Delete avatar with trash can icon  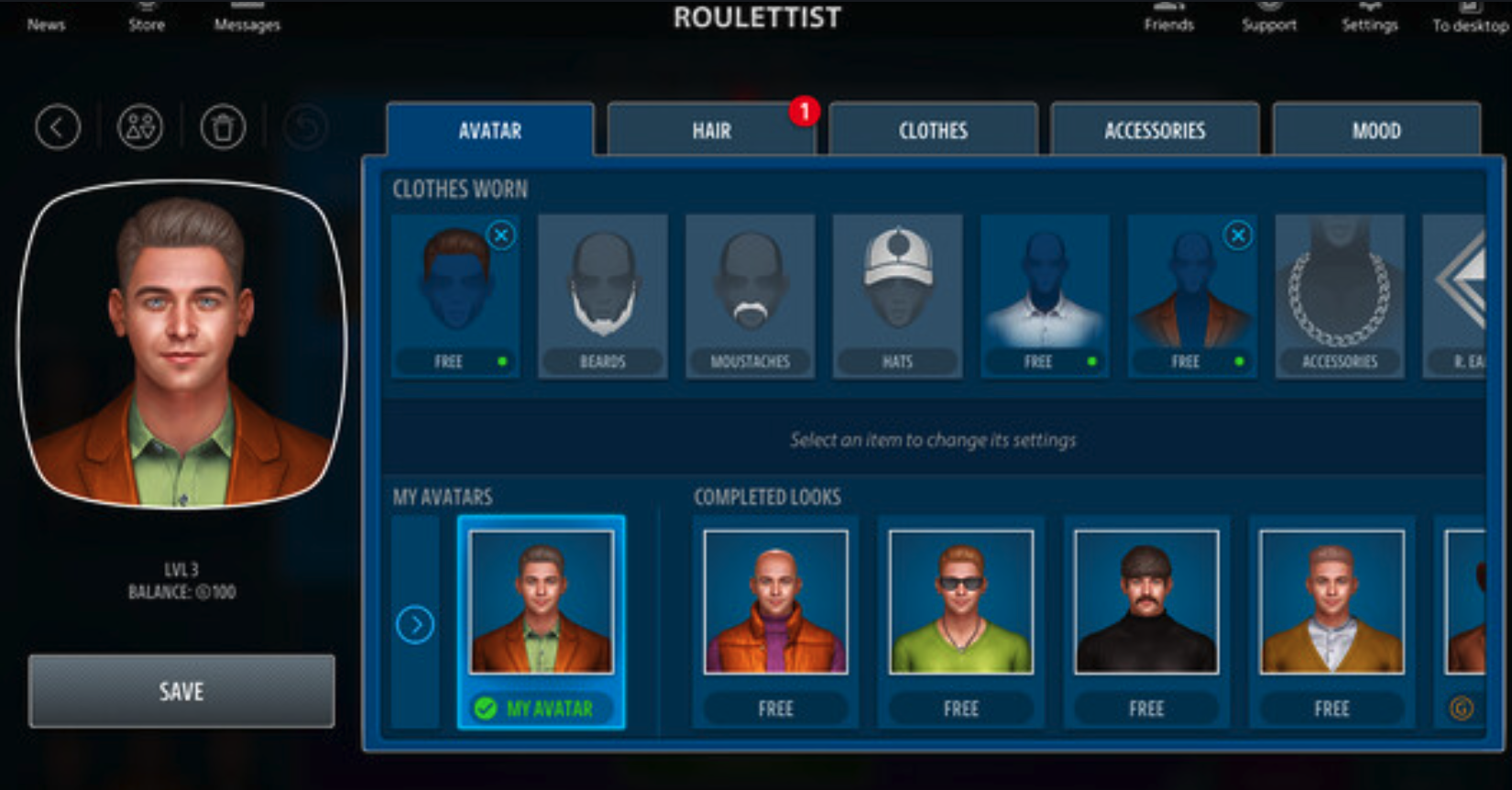point(223,127)
